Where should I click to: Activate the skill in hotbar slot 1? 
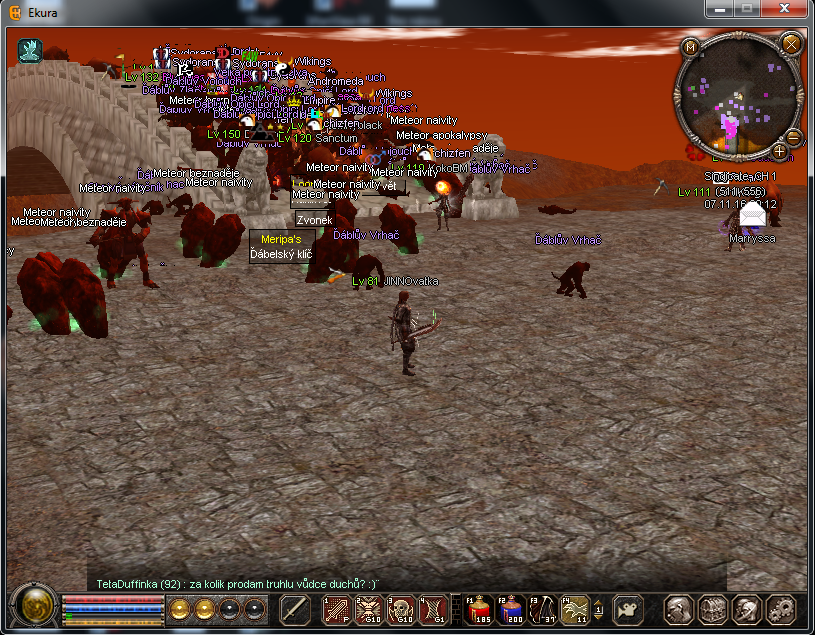(x=335, y=608)
